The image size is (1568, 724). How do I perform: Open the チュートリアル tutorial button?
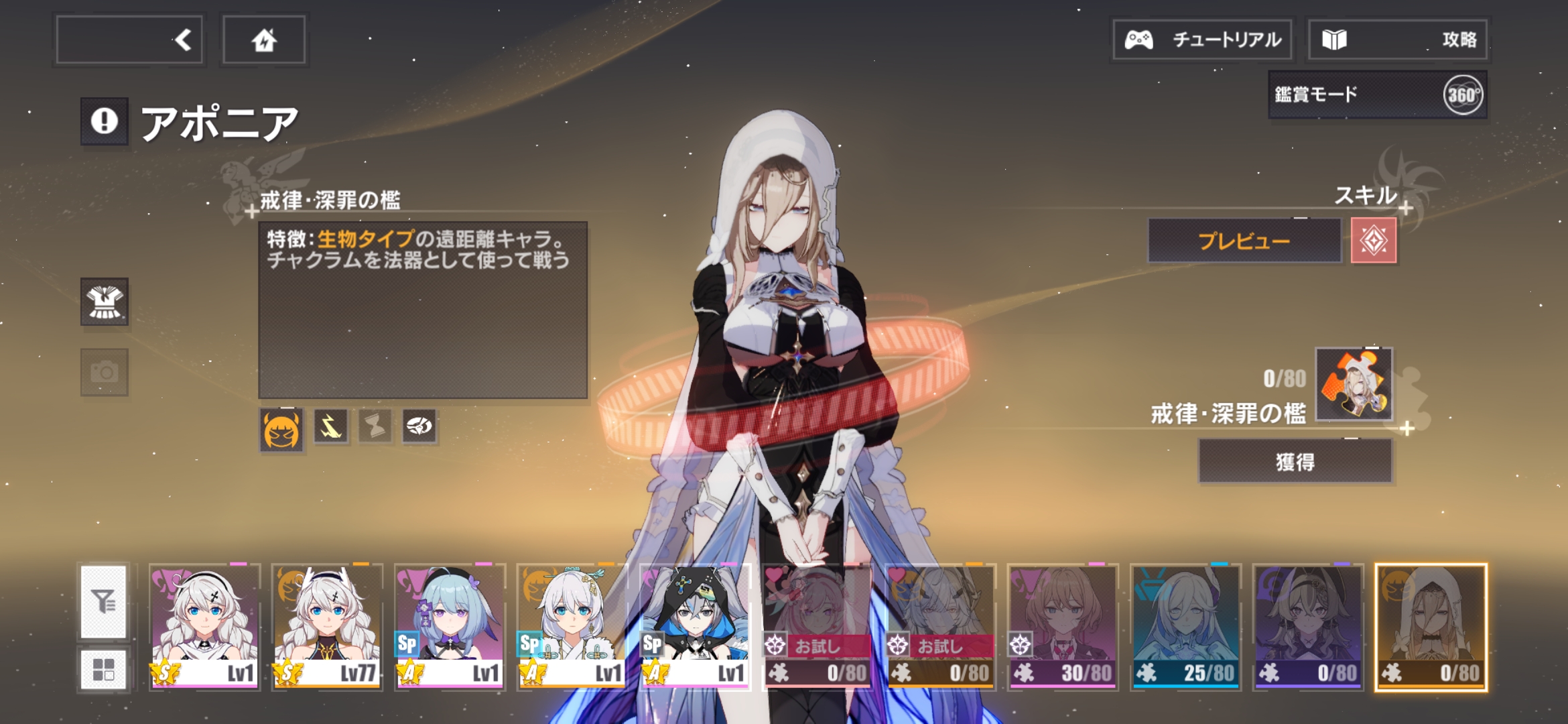pyautogui.click(x=1203, y=40)
